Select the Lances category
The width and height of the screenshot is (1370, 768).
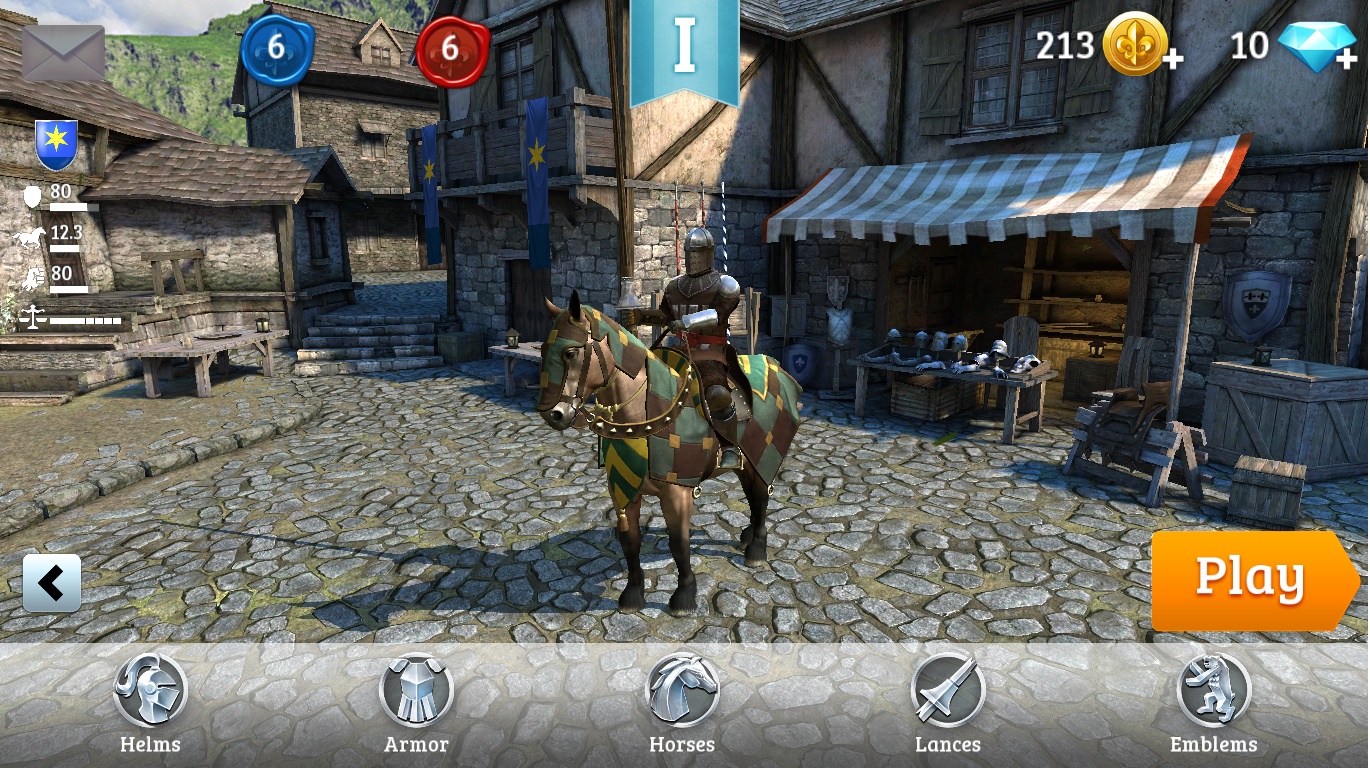[947, 702]
